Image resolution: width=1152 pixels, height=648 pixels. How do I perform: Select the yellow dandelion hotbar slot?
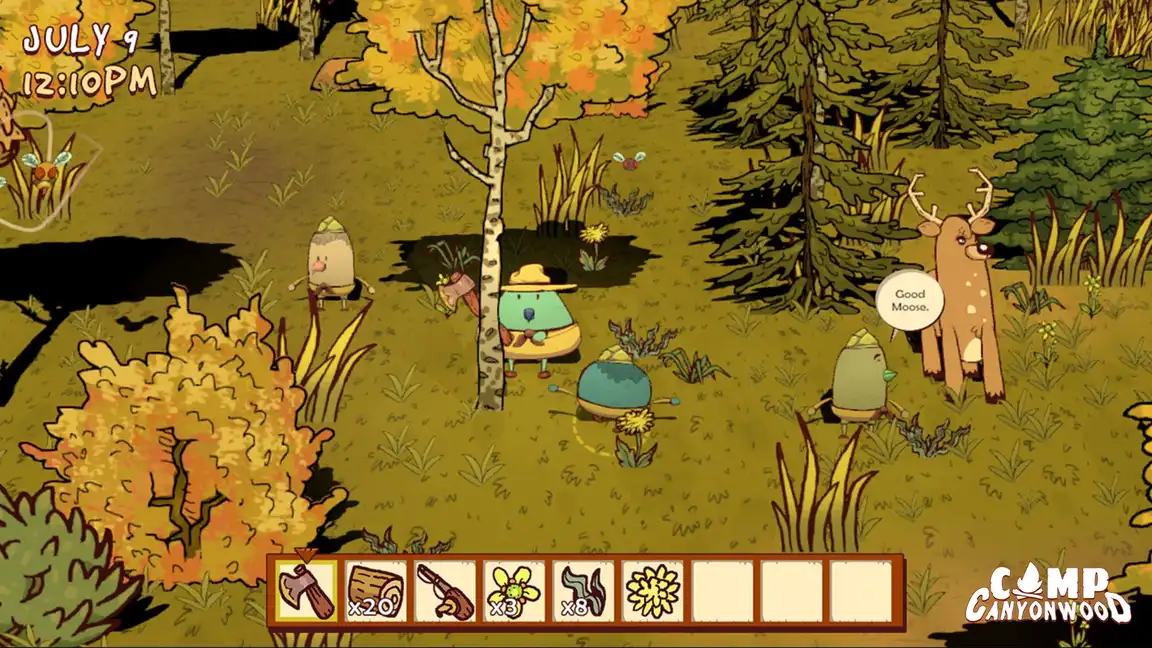[x=653, y=591]
